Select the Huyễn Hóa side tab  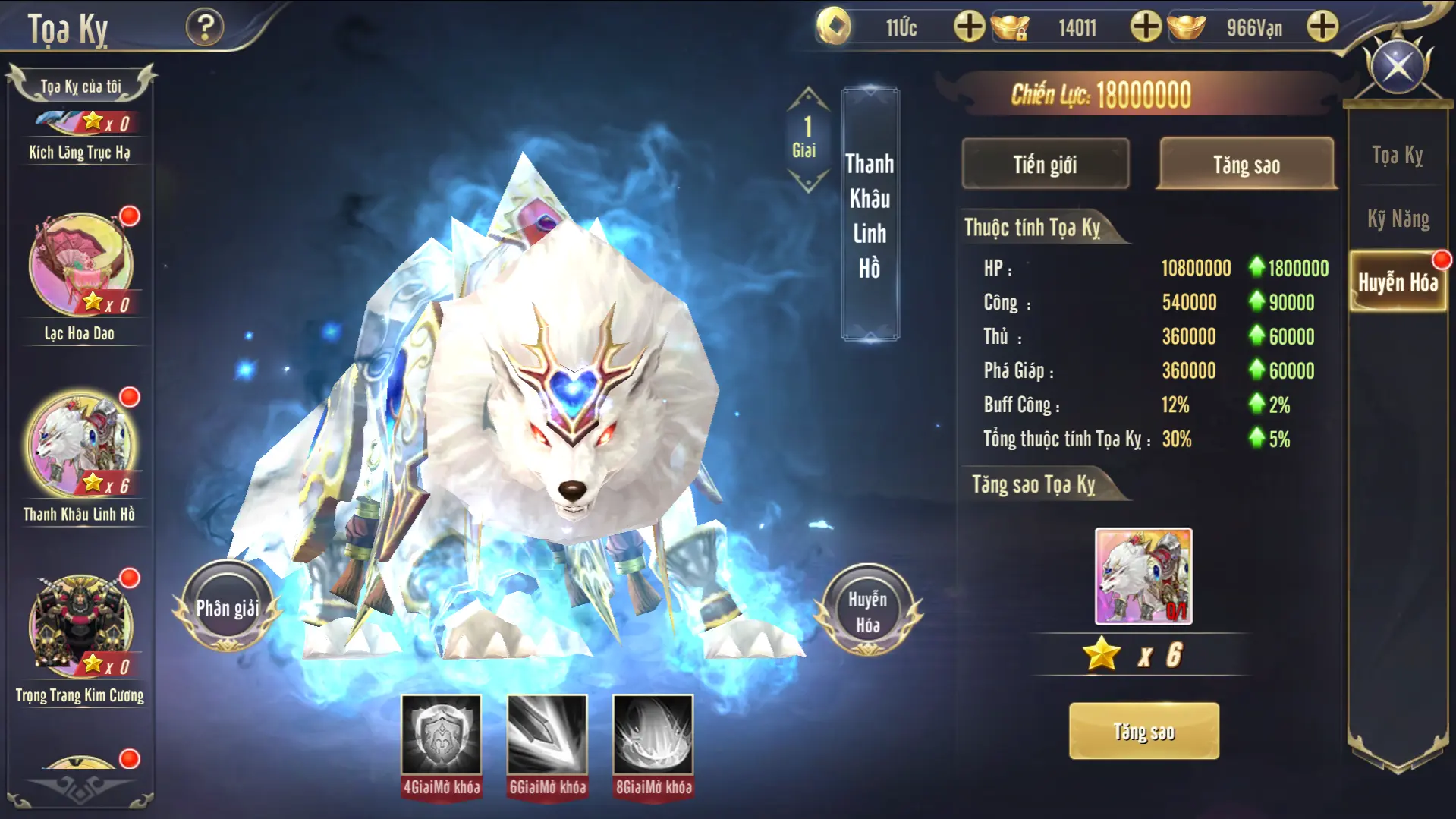point(1398,282)
